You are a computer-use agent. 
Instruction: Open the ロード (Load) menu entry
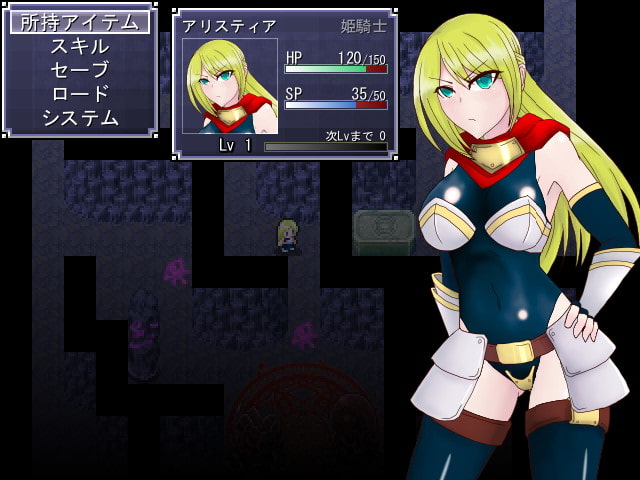80,94
